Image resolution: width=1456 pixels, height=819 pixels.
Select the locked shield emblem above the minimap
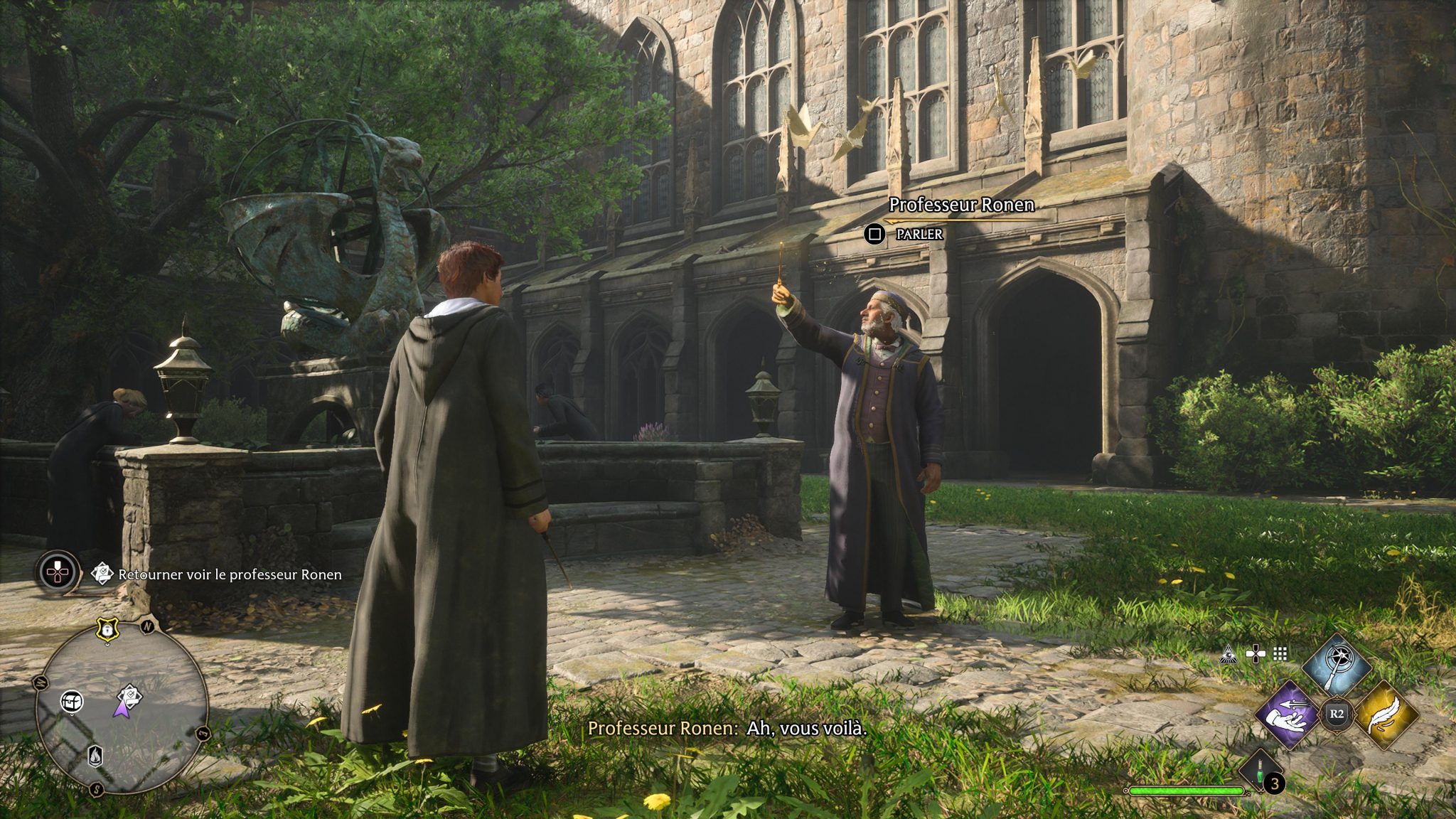[107, 629]
